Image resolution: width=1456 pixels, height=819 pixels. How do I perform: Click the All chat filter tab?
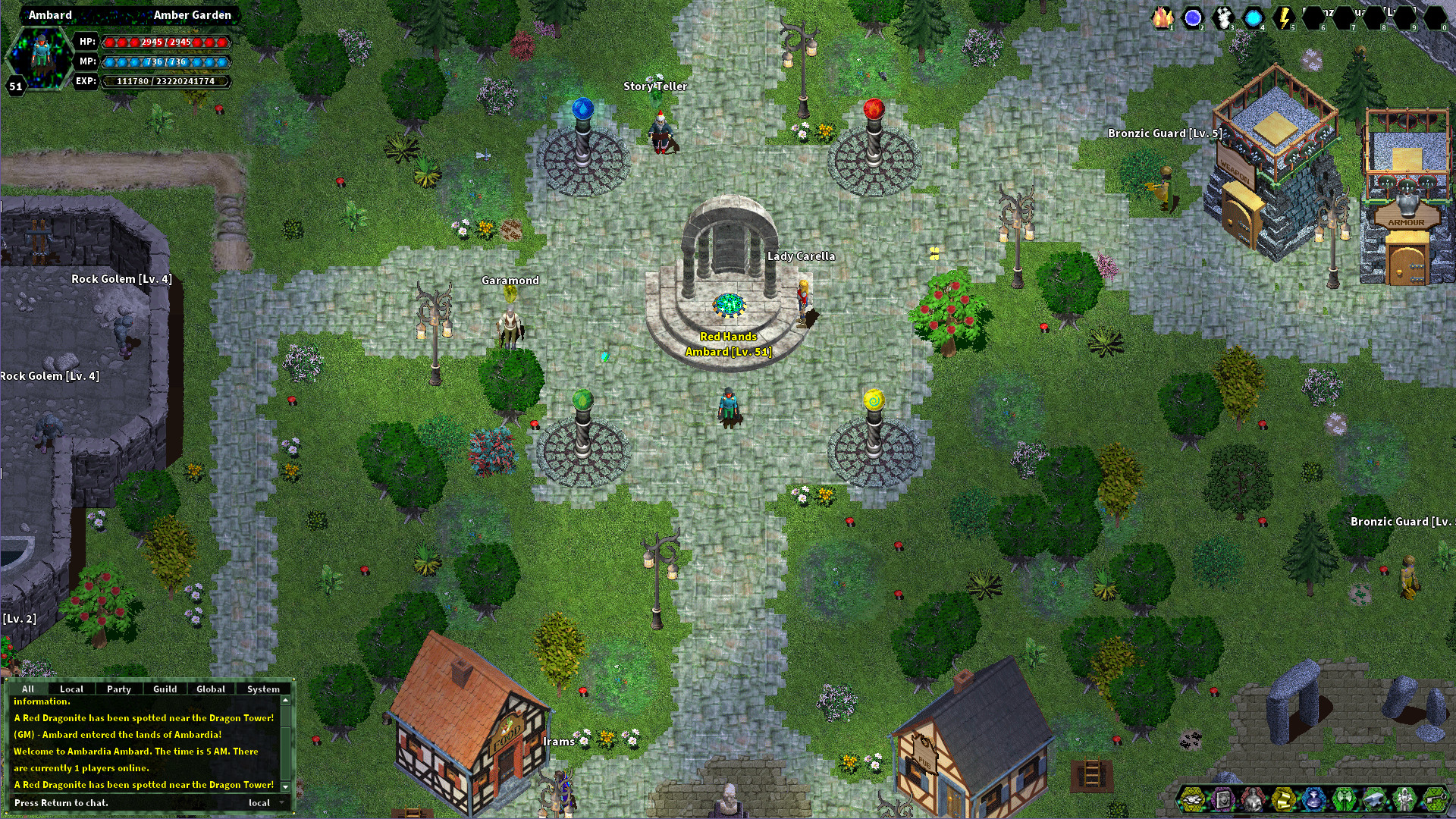(28, 689)
